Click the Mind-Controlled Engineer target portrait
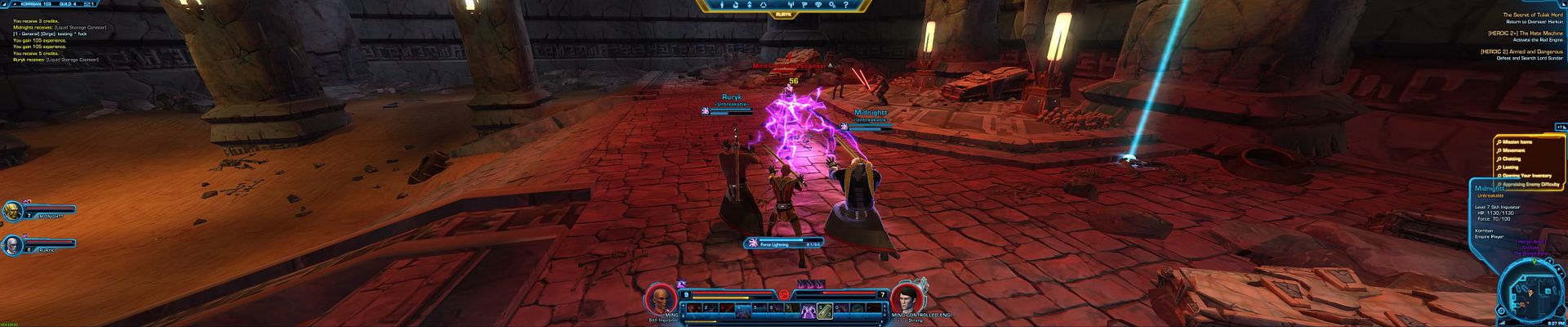Screen dimensions: 1568x327 (902, 298)
